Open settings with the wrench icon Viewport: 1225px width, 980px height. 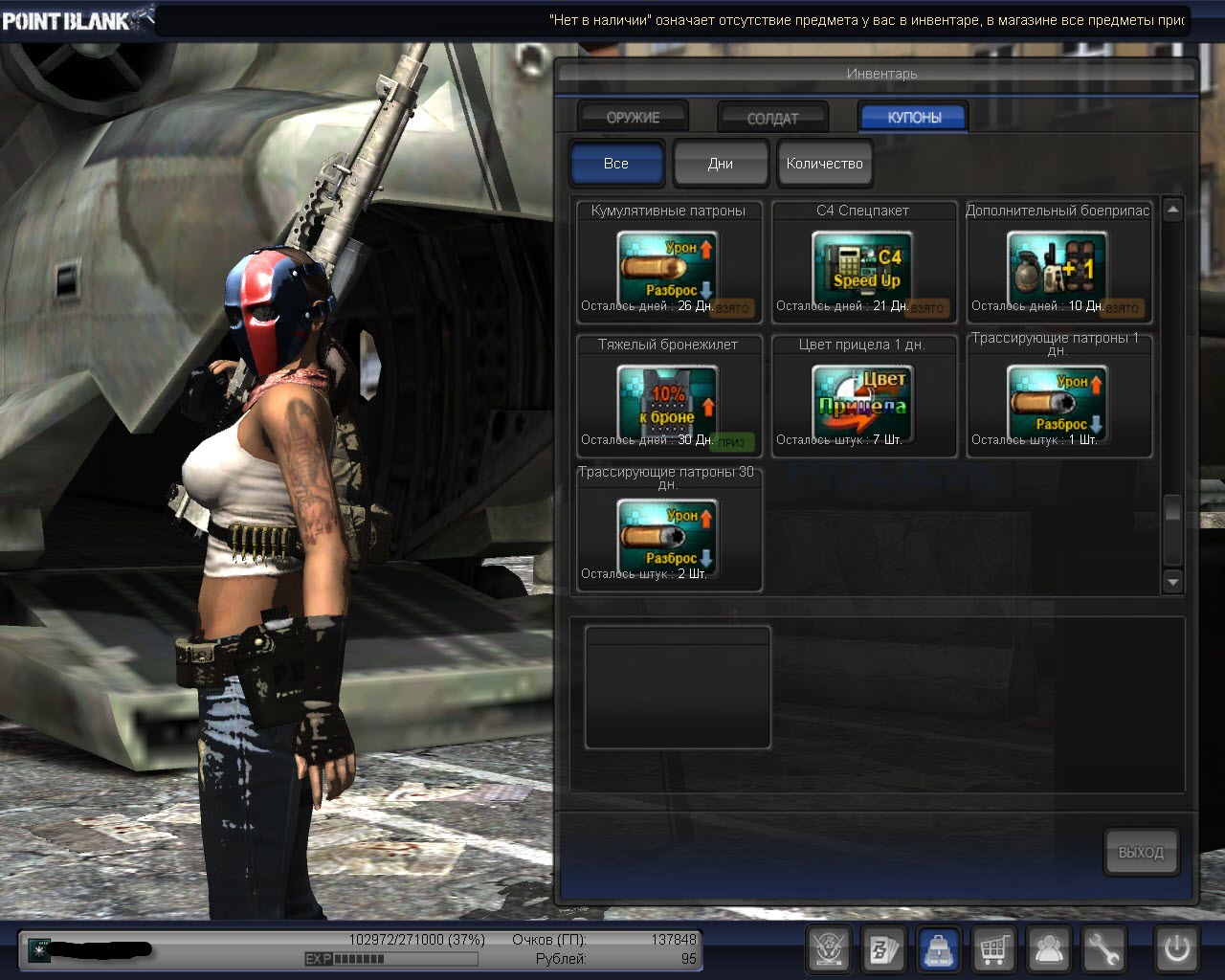(x=1103, y=949)
